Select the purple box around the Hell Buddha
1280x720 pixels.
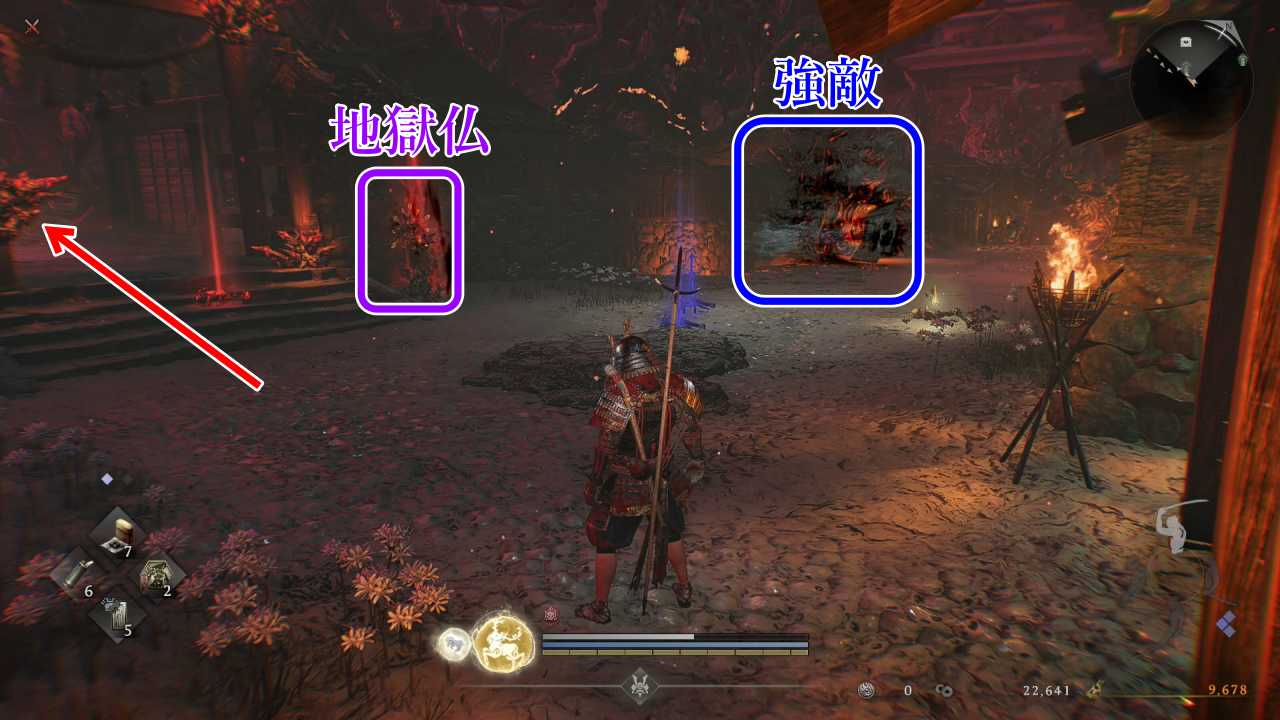point(410,240)
